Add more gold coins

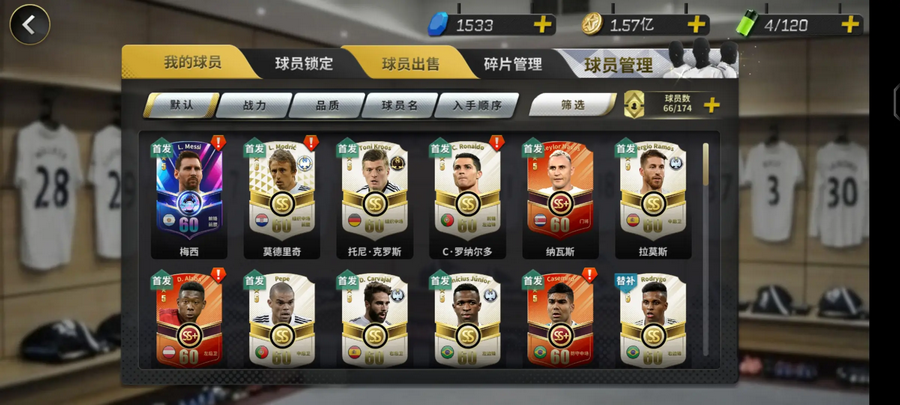pyautogui.click(x=695, y=25)
